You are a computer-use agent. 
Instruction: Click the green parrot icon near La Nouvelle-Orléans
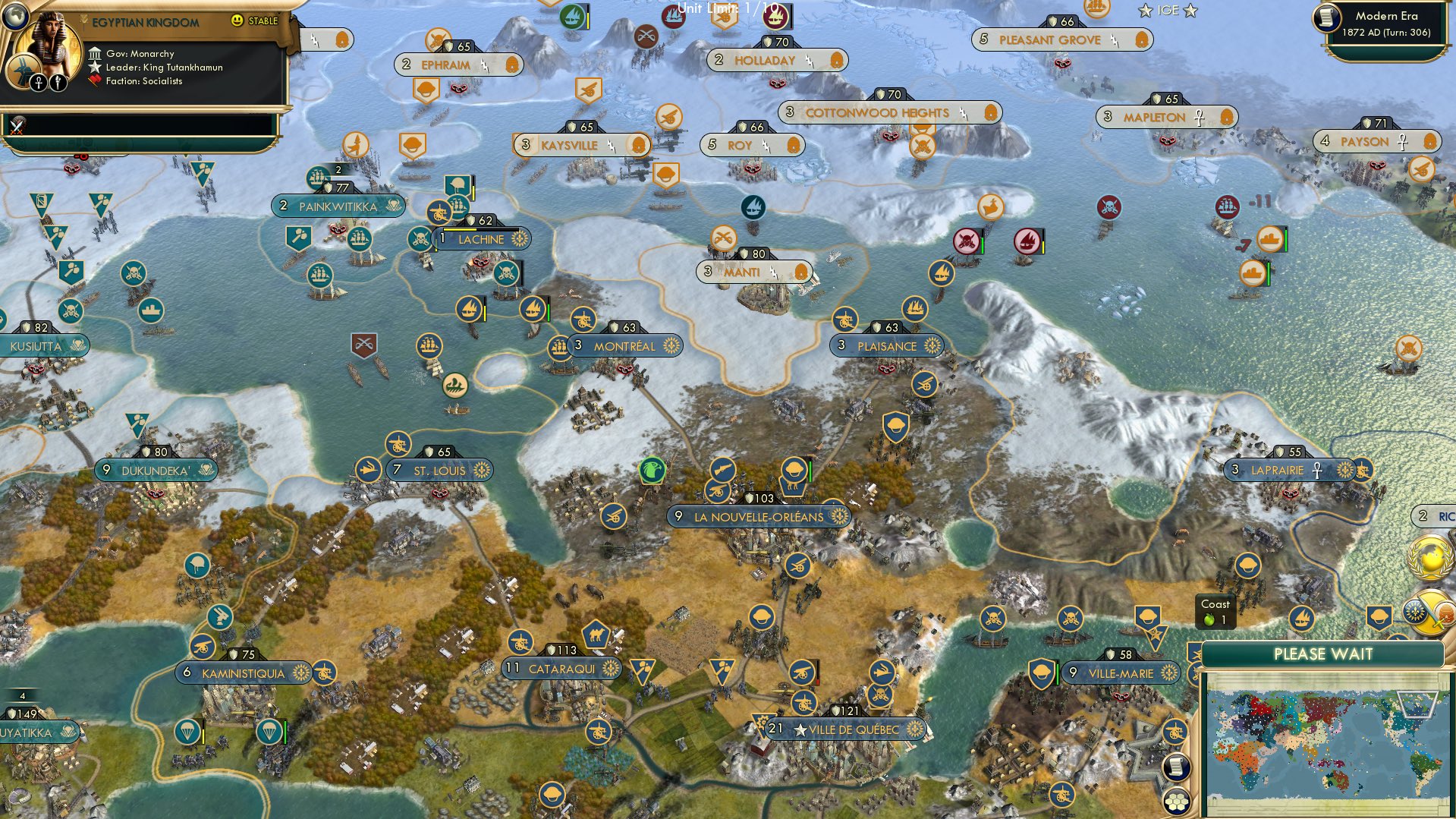click(x=653, y=469)
